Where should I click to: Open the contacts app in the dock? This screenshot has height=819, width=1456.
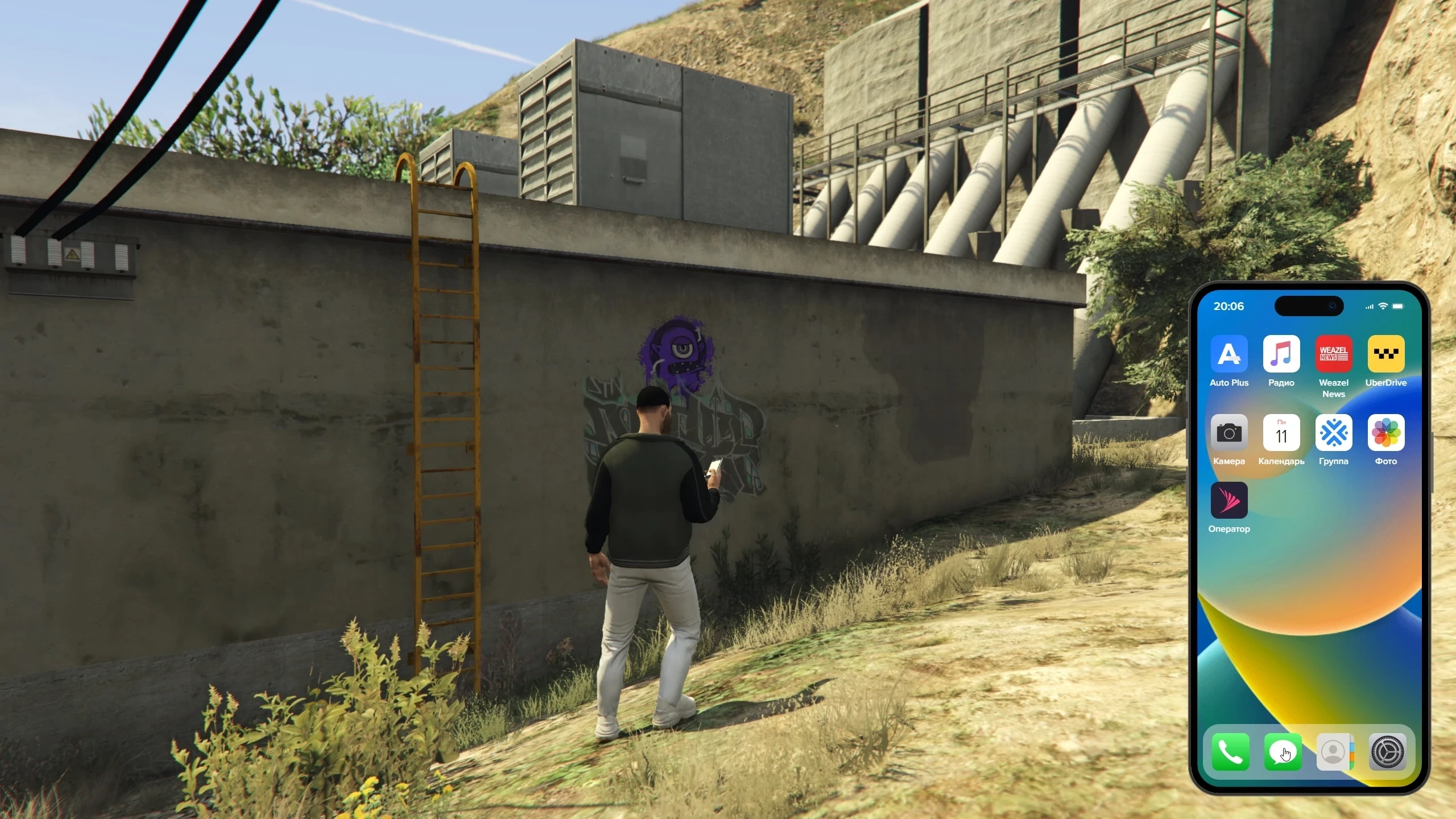click(x=1334, y=752)
